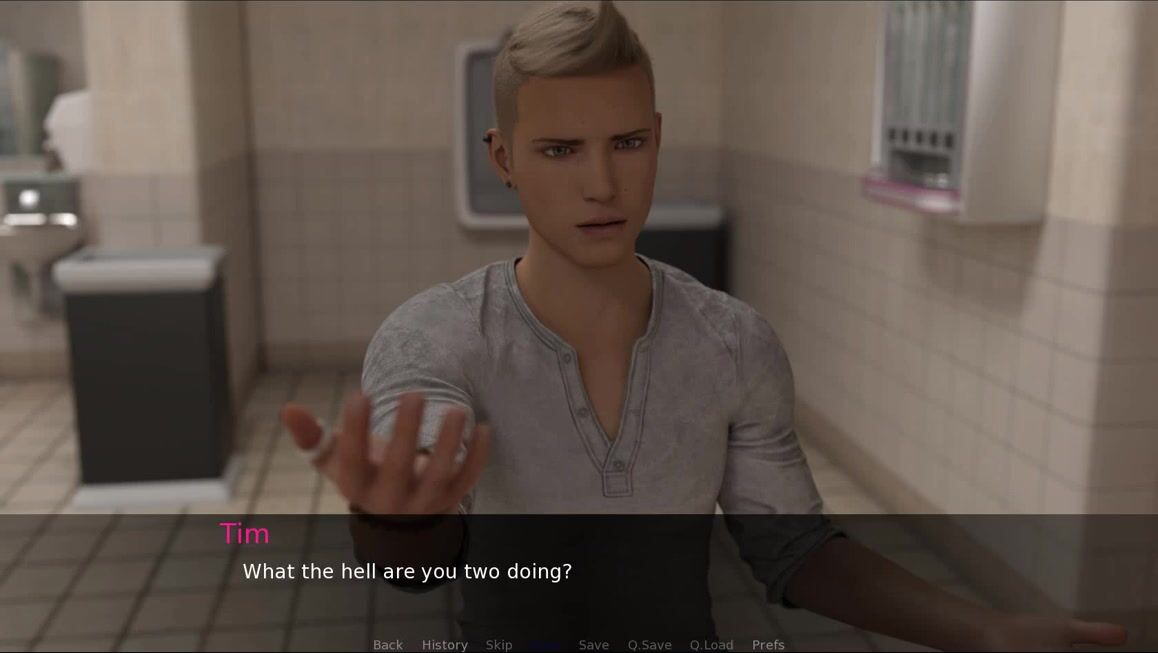Quick save with Q.Save
This screenshot has height=653, width=1158.
click(x=649, y=645)
